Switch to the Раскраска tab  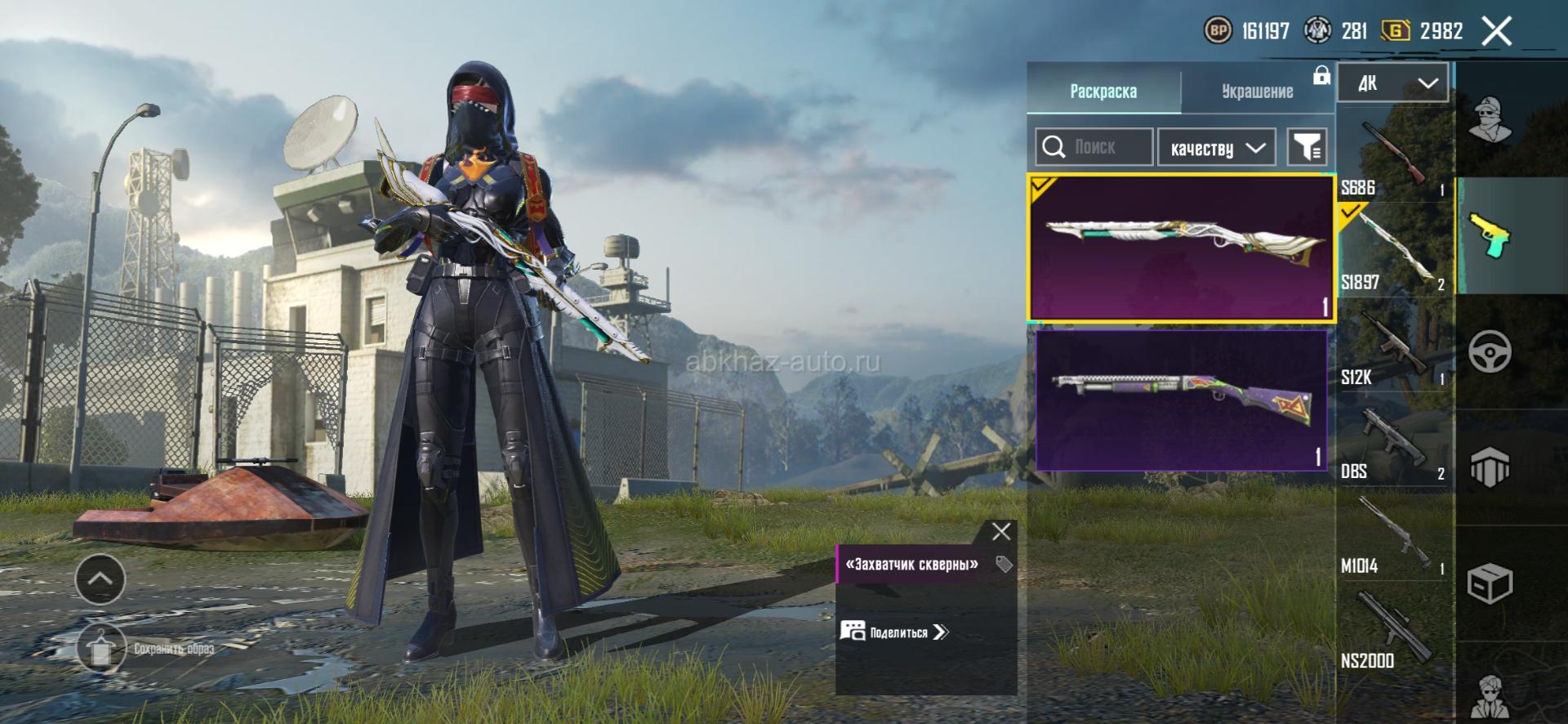pyautogui.click(x=1102, y=91)
